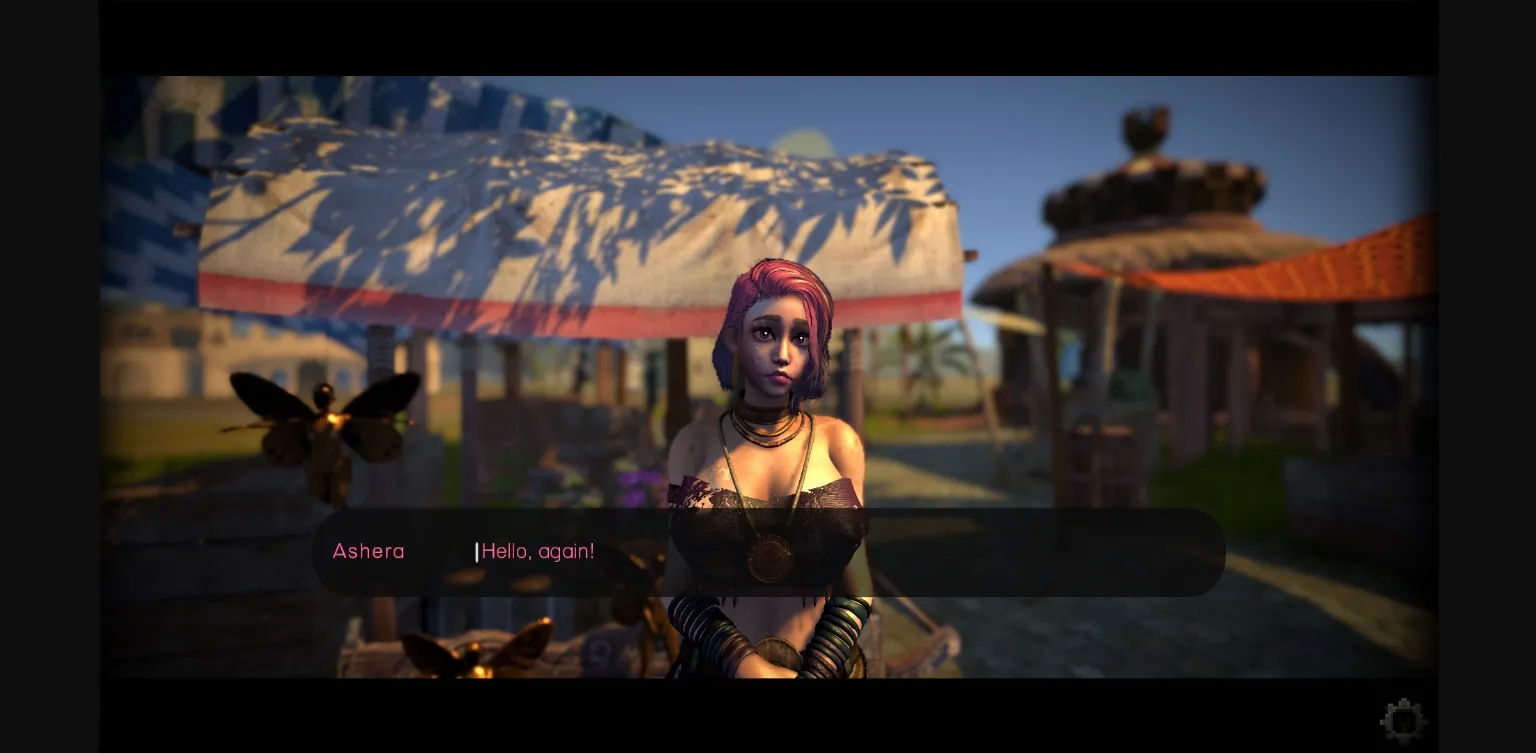Select the text 'Hello, again!'
This screenshot has height=753, width=1536.
click(x=538, y=551)
